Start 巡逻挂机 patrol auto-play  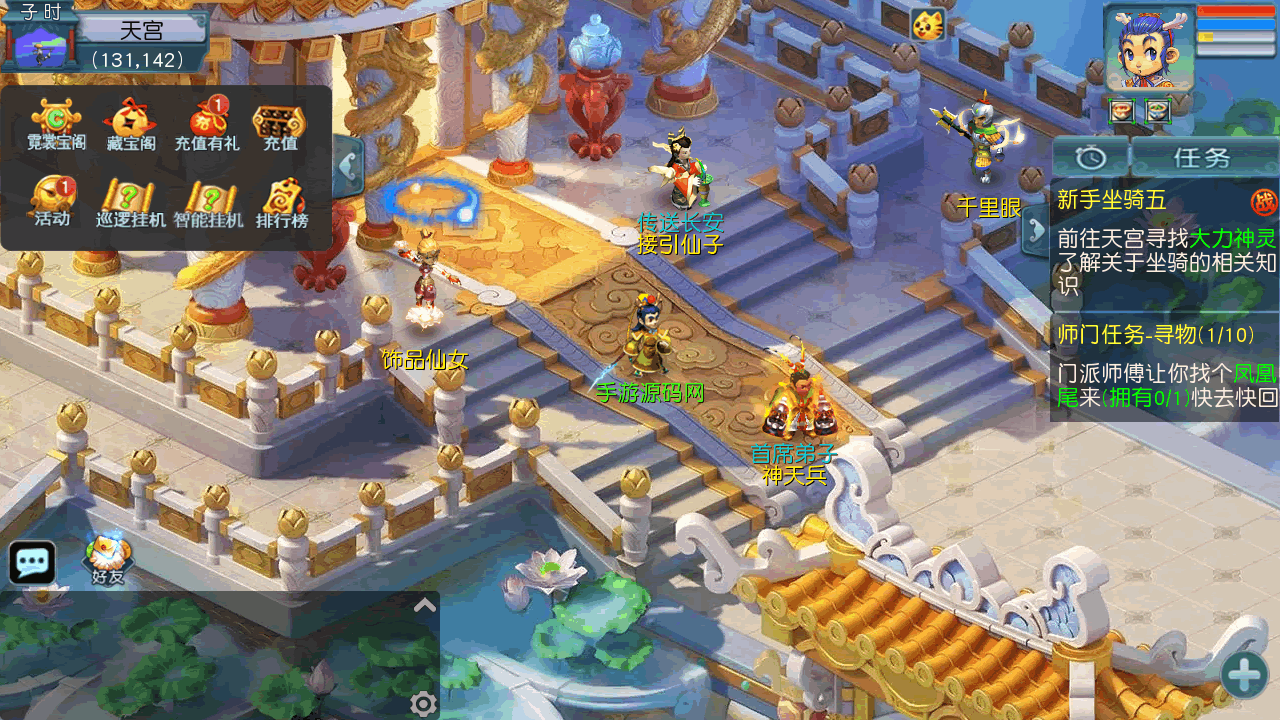[131, 202]
